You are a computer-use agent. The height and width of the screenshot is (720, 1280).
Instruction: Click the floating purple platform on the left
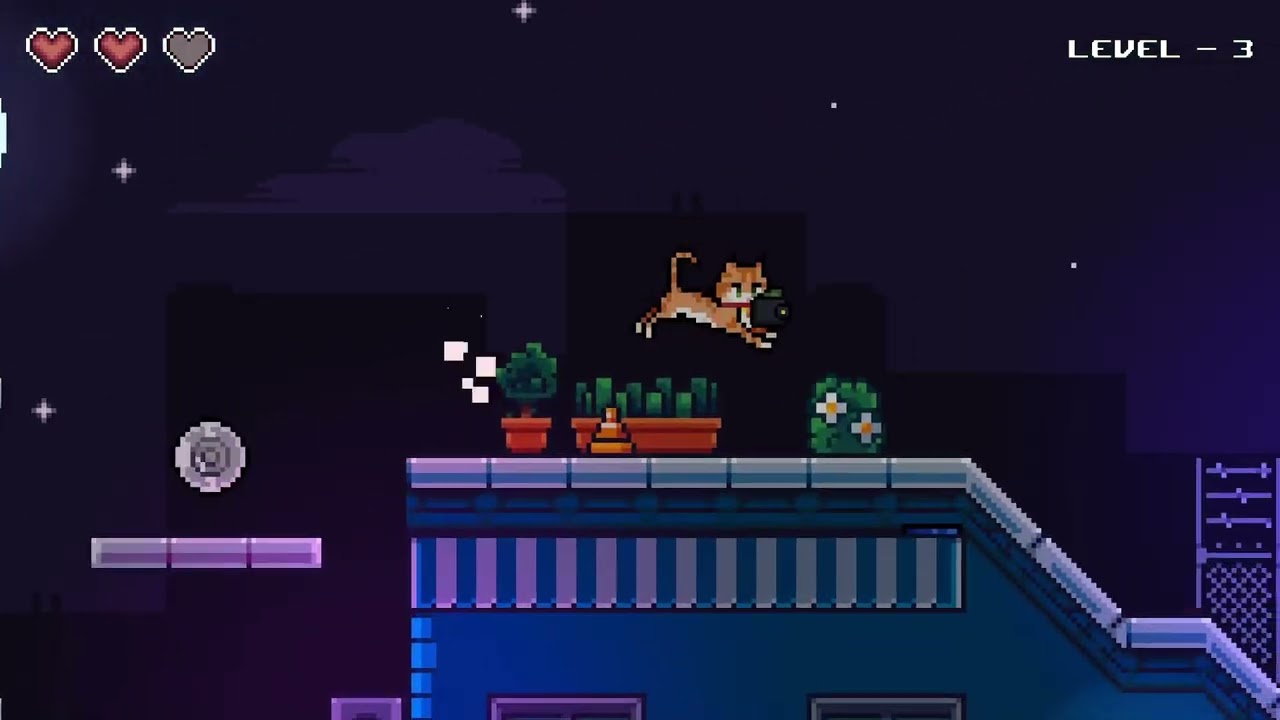tap(205, 553)
